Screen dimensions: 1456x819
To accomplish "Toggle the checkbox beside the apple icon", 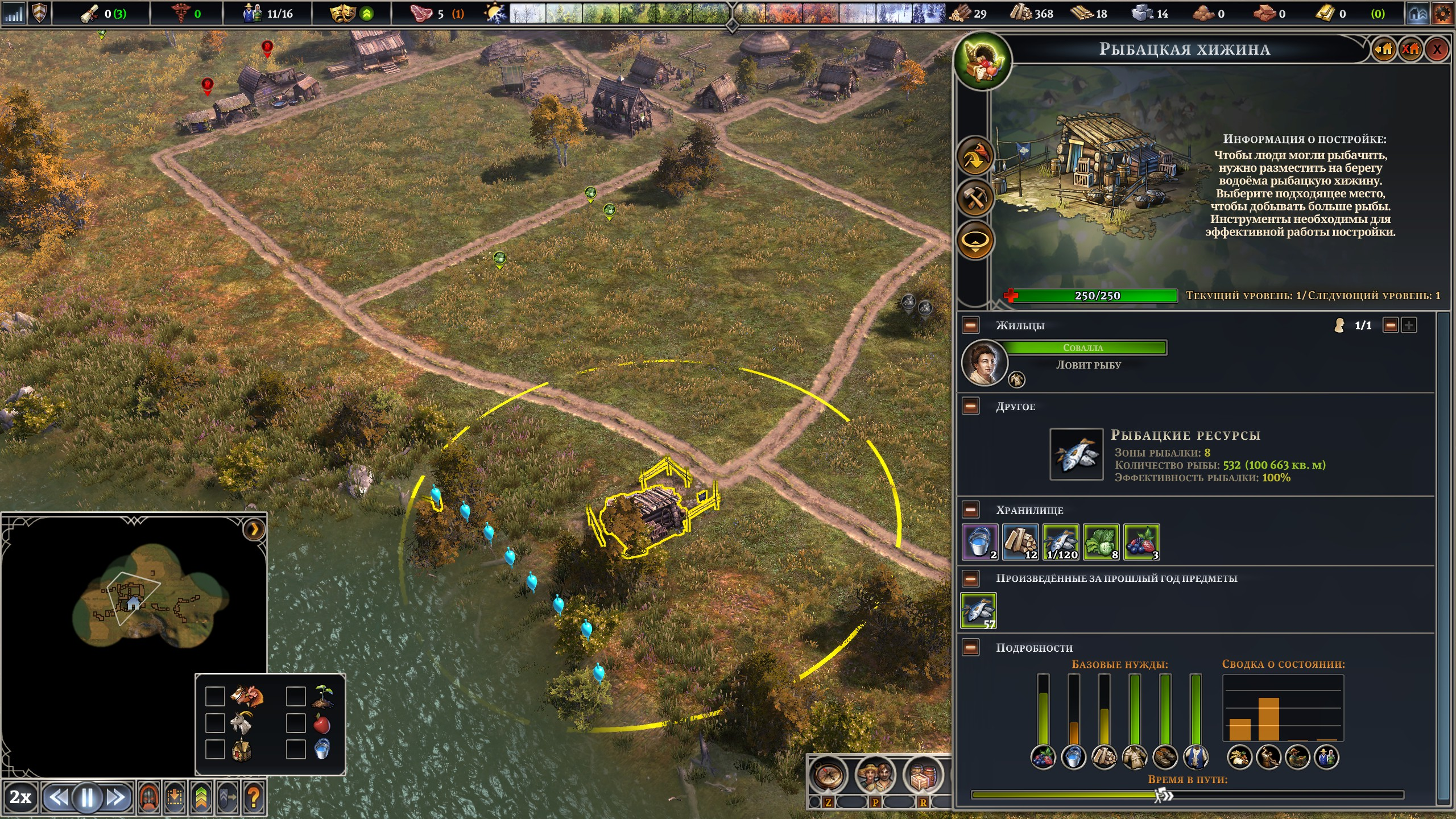I will tap(296, 723).
